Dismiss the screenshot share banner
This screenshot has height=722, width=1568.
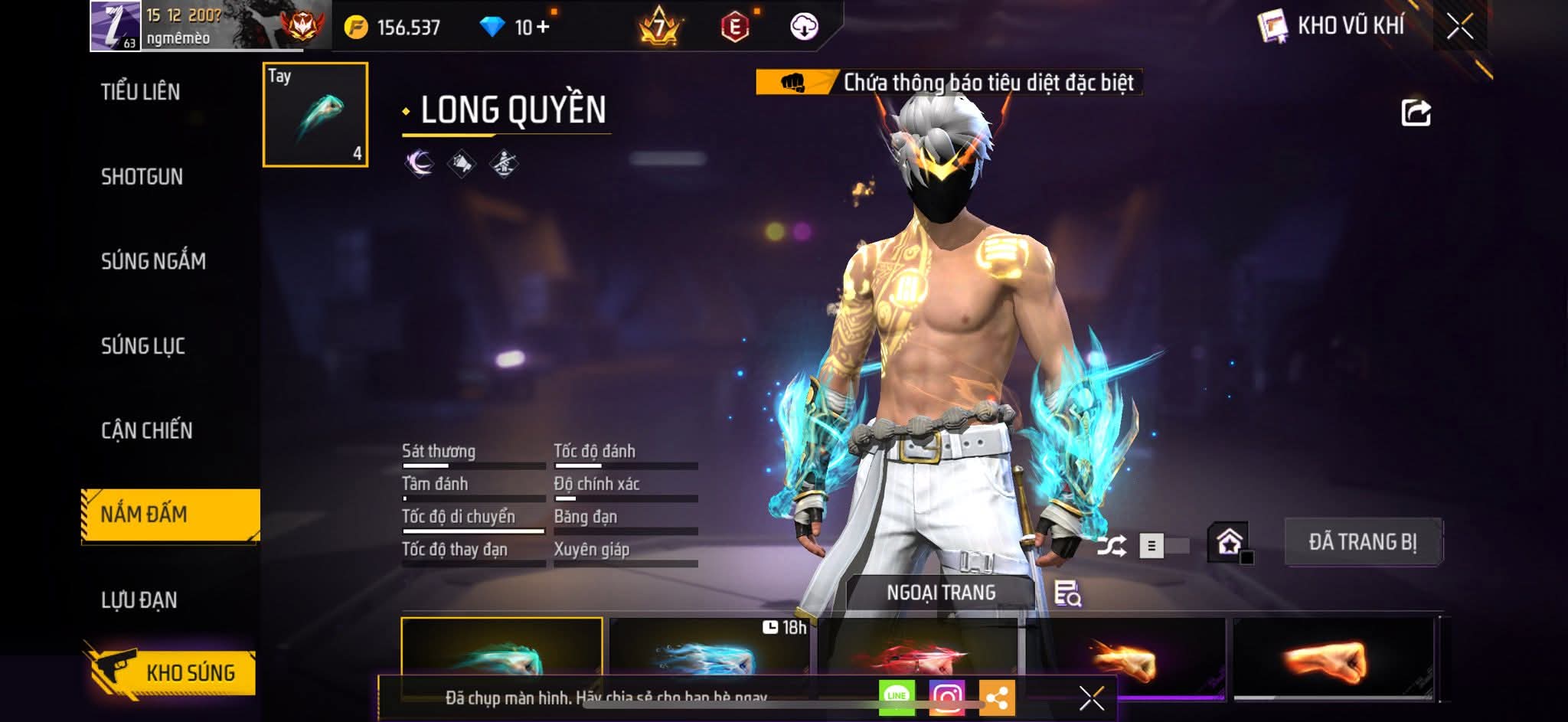(1091, 697)
